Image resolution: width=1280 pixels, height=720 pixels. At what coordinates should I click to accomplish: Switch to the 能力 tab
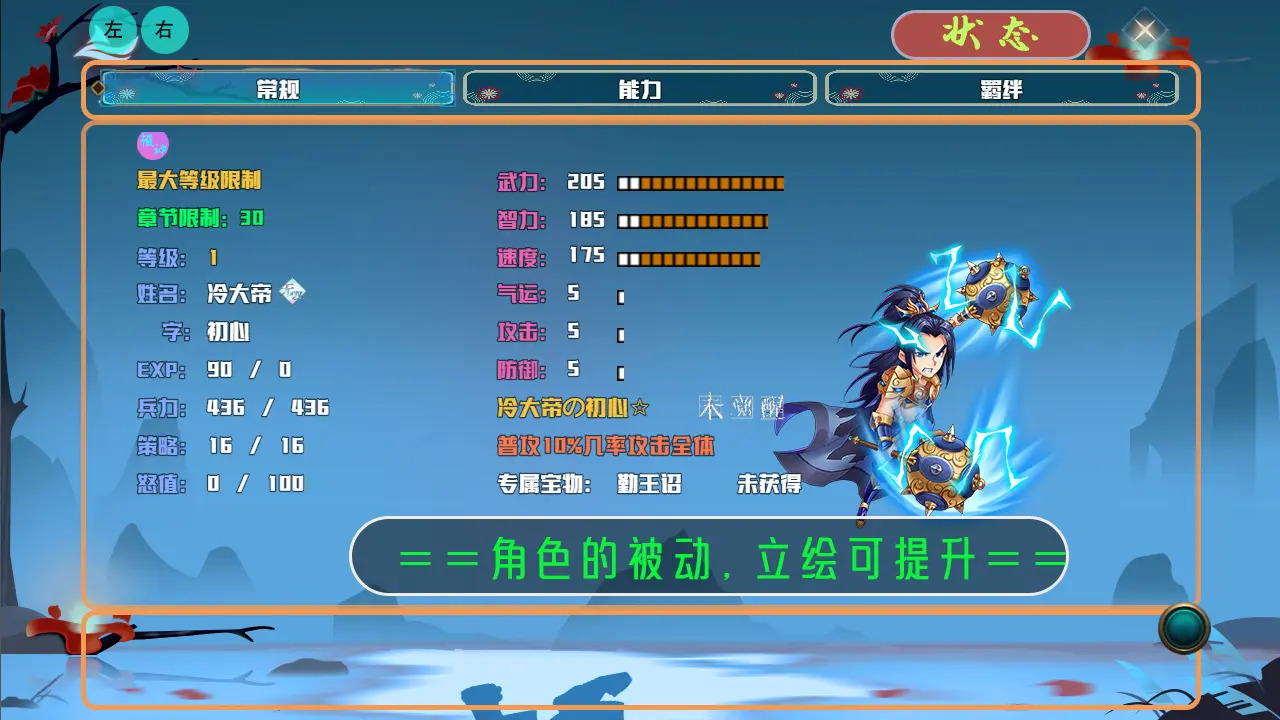point(640,88)
